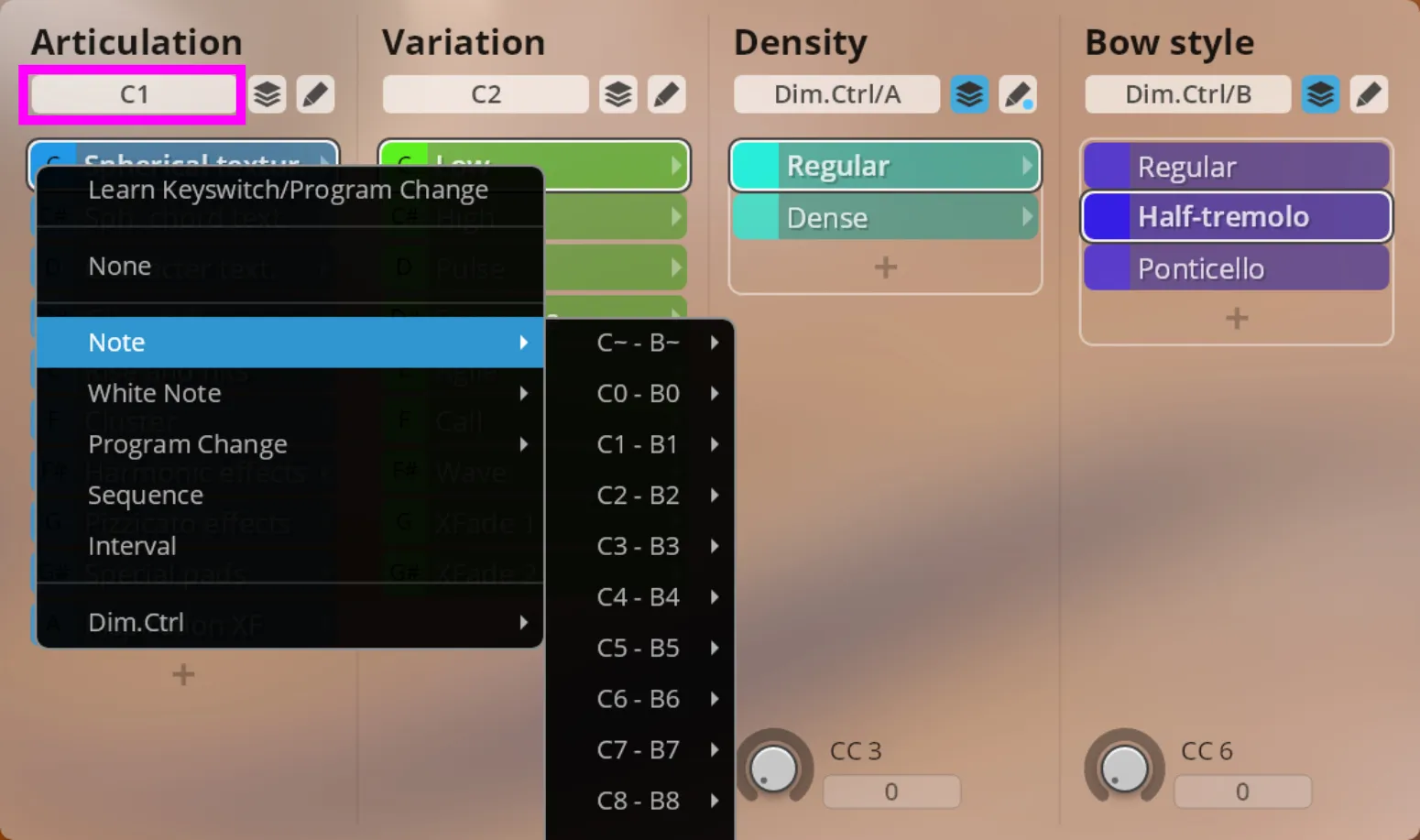Viewport: 1420px width, 840px height.
Task: Choose Learn Keyswitch/Program Change menu entry
Action: (288, 190)
